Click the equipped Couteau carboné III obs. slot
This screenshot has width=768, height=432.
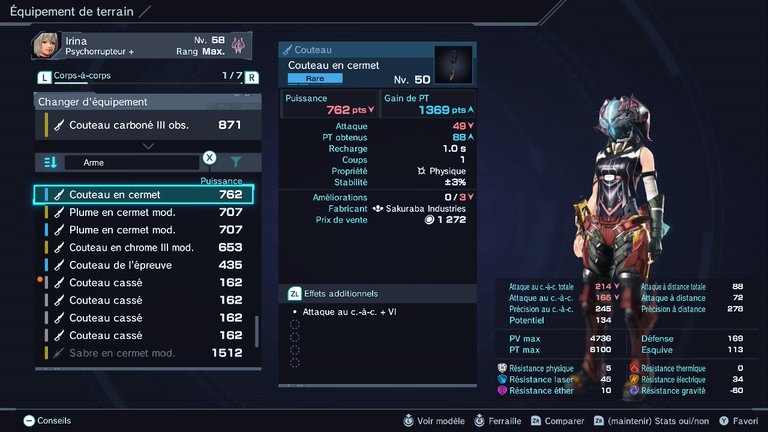[145, 125]
